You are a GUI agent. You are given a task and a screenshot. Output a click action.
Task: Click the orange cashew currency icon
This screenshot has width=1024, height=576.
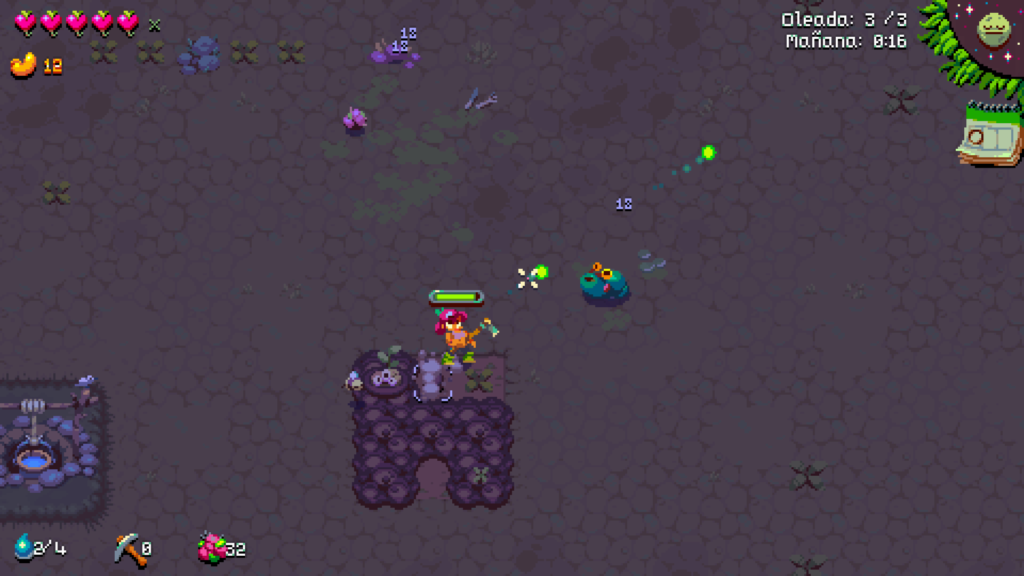23,65
